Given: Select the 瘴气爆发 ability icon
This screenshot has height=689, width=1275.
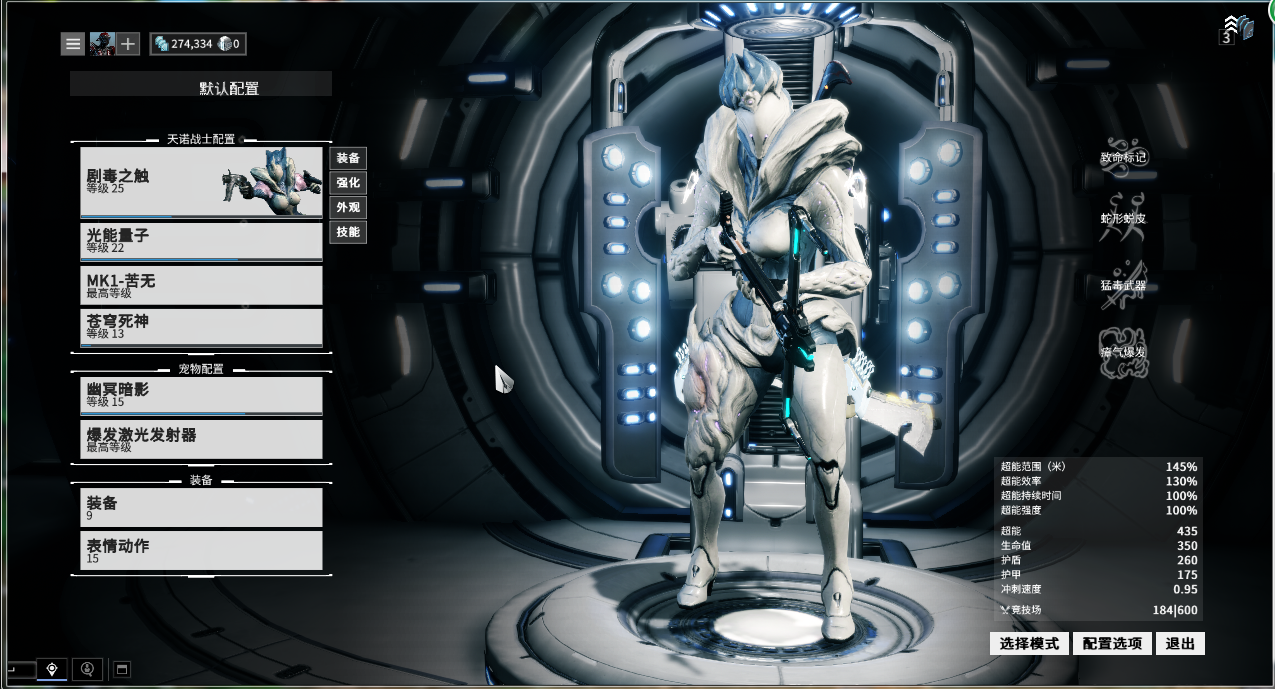Looking at the screenshot, I should (1123, 352).
